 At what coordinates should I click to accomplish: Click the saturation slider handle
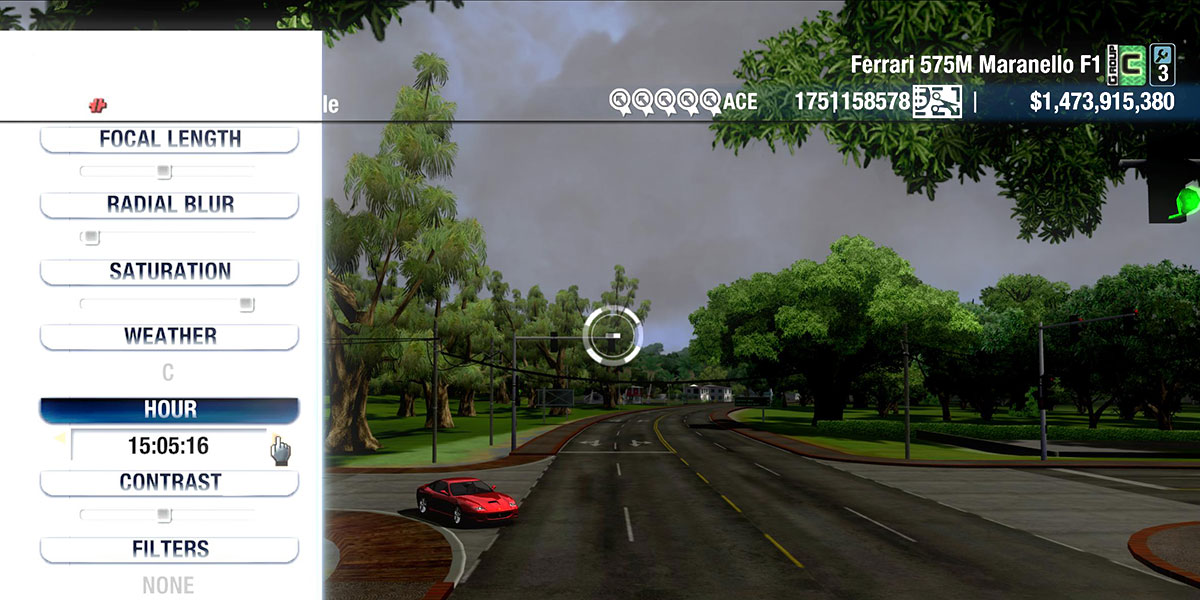coord(246,304)
